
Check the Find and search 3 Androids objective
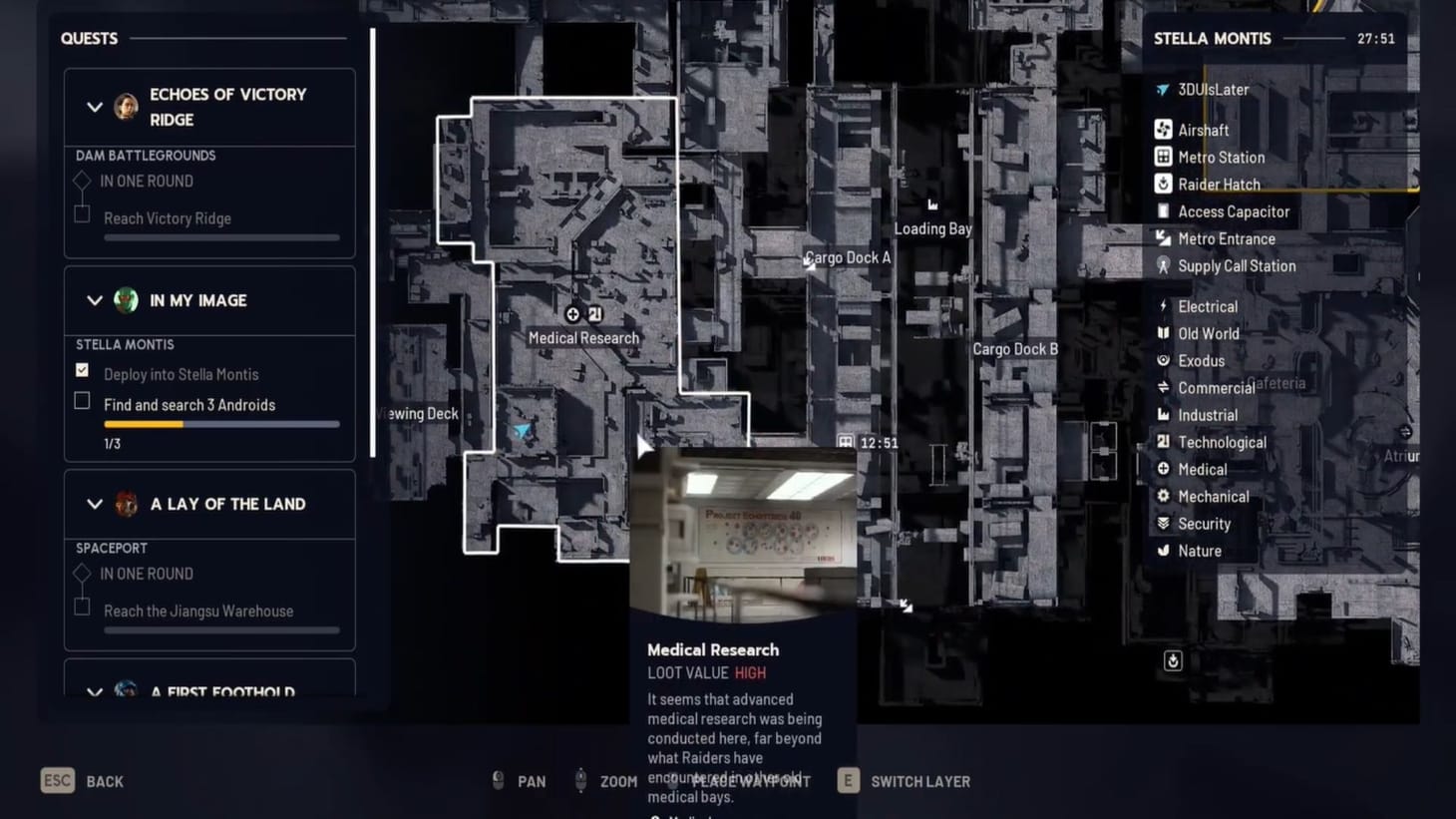81,400
